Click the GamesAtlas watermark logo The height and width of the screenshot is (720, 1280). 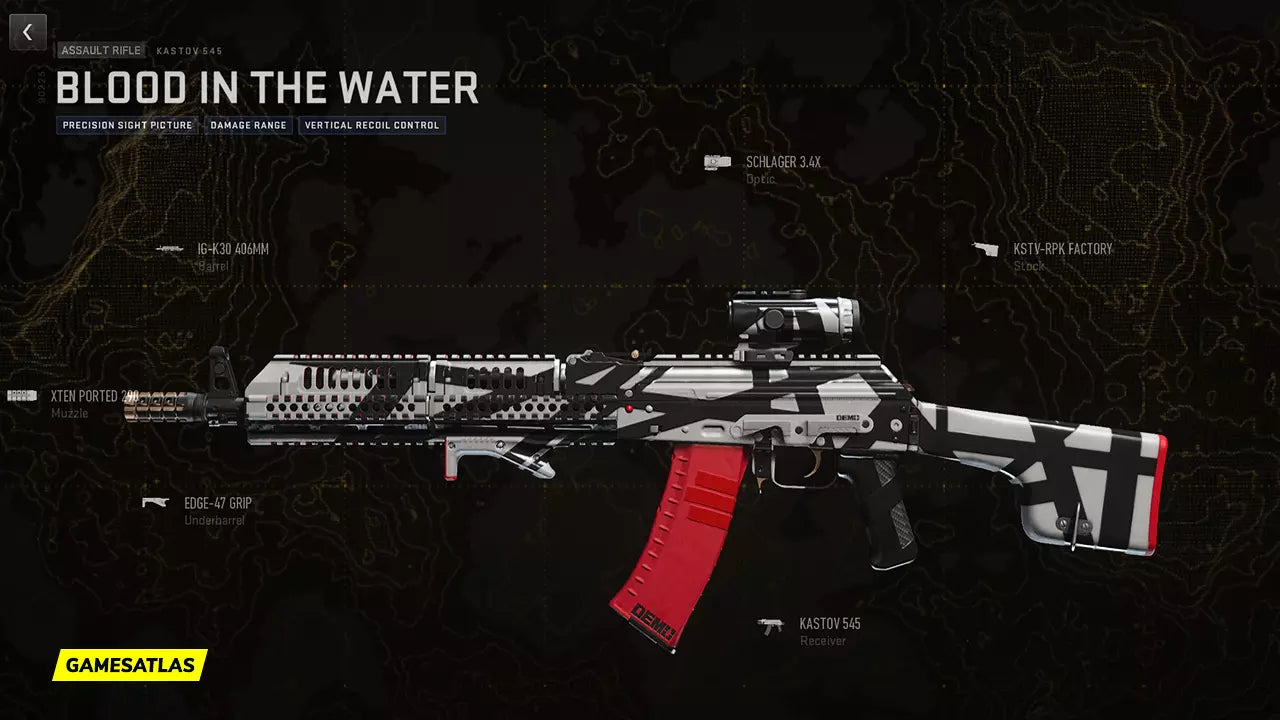tap(130, 665)
